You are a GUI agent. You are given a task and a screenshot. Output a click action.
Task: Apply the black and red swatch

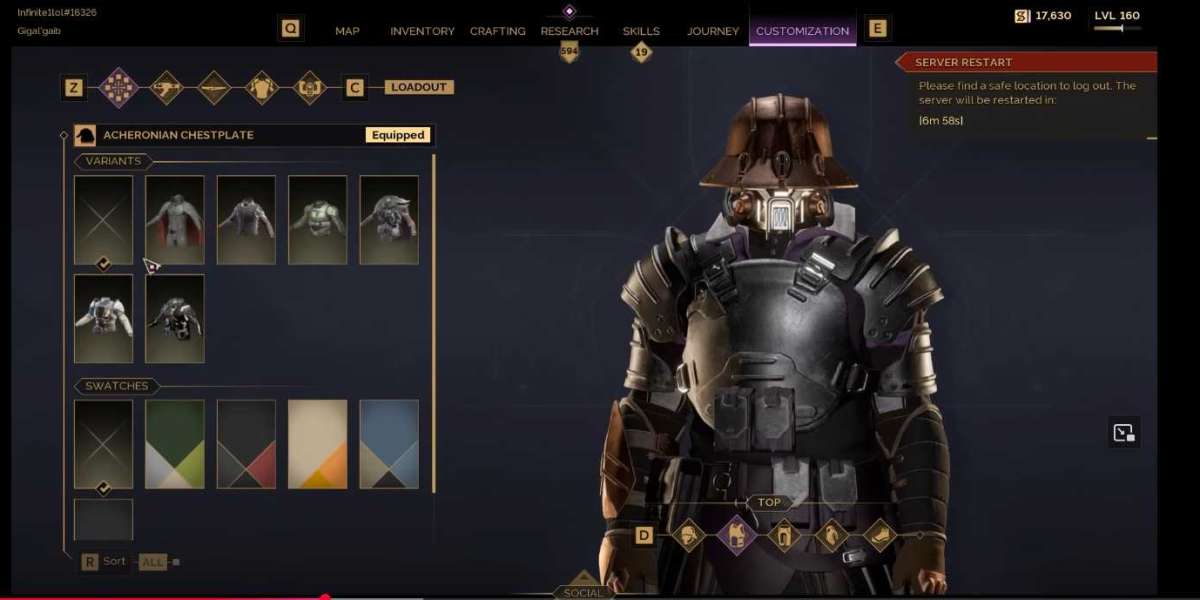[x=246, y=444]
